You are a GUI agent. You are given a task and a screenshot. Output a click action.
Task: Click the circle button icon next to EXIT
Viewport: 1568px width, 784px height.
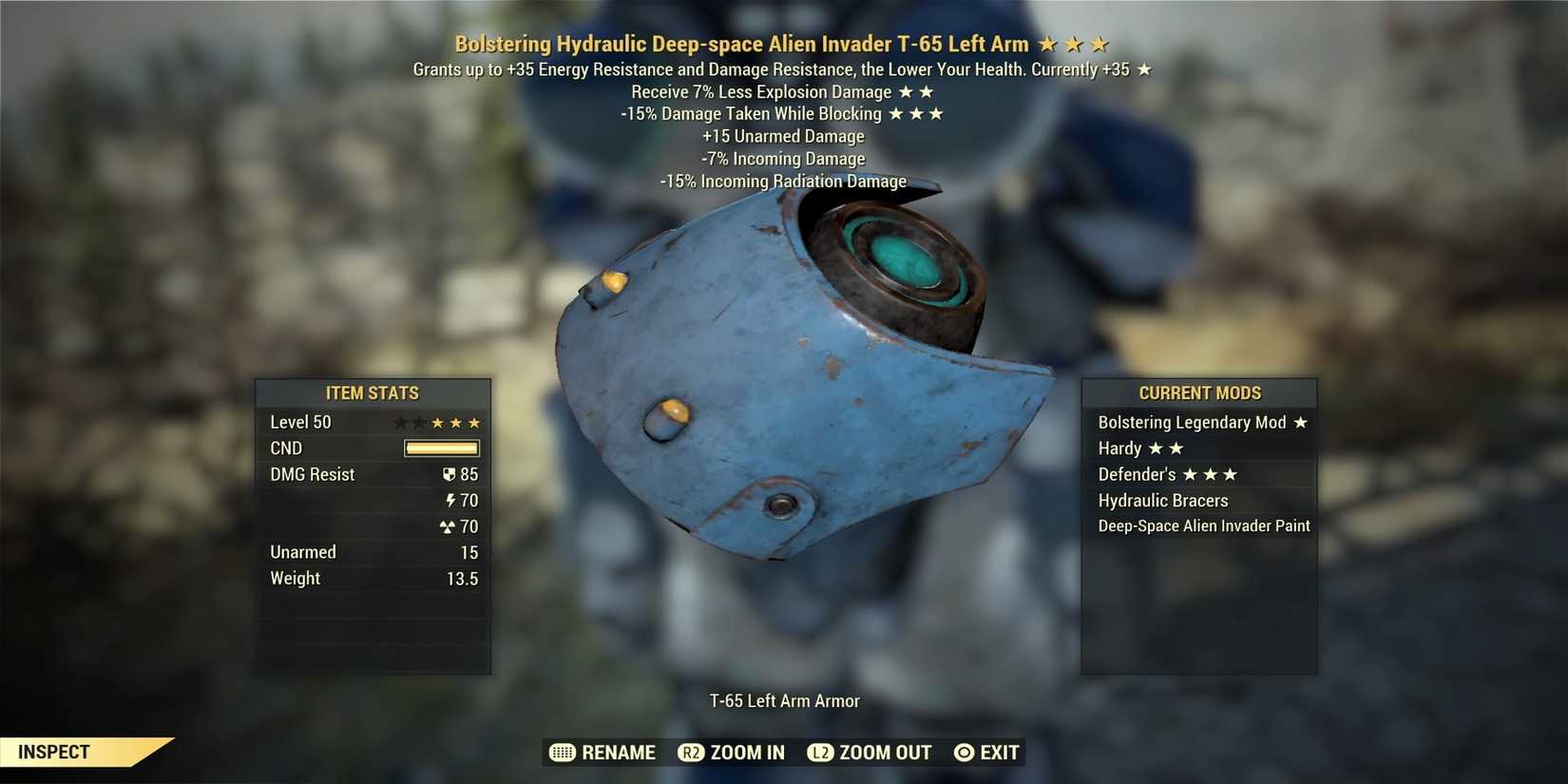click(964, 752)
